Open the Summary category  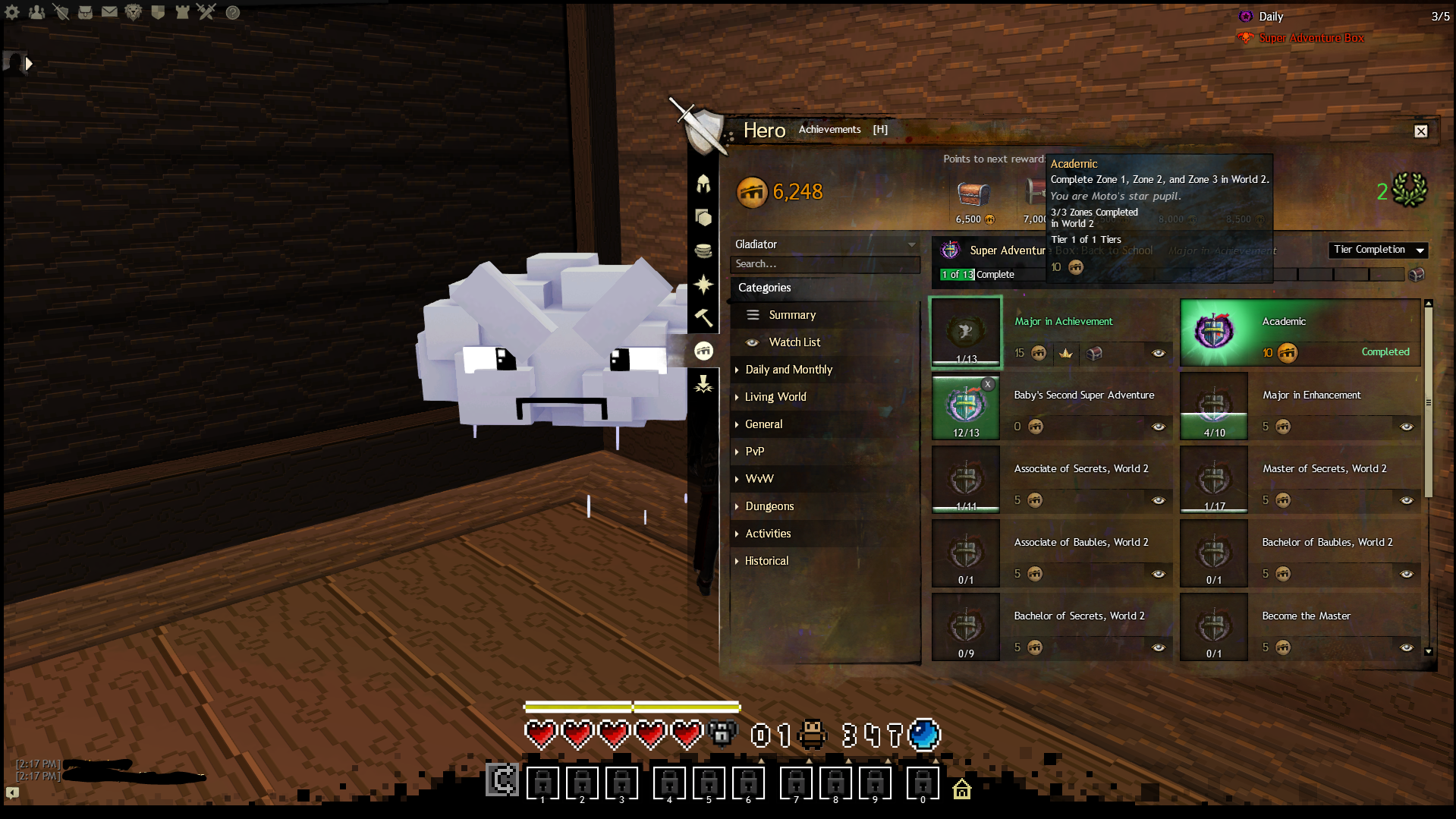(791, 315)
